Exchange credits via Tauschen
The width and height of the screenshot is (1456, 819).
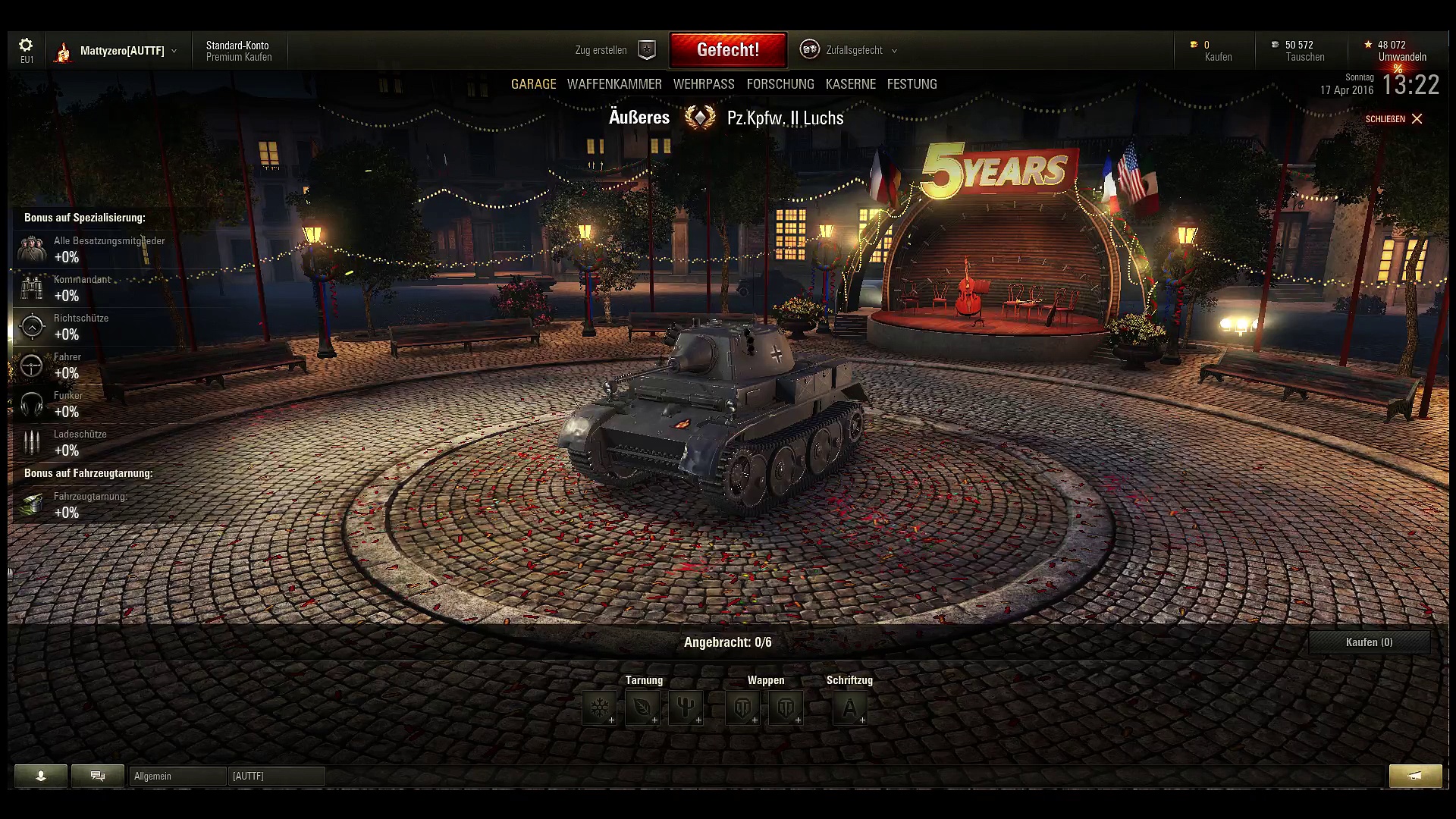coord(1304,57)
